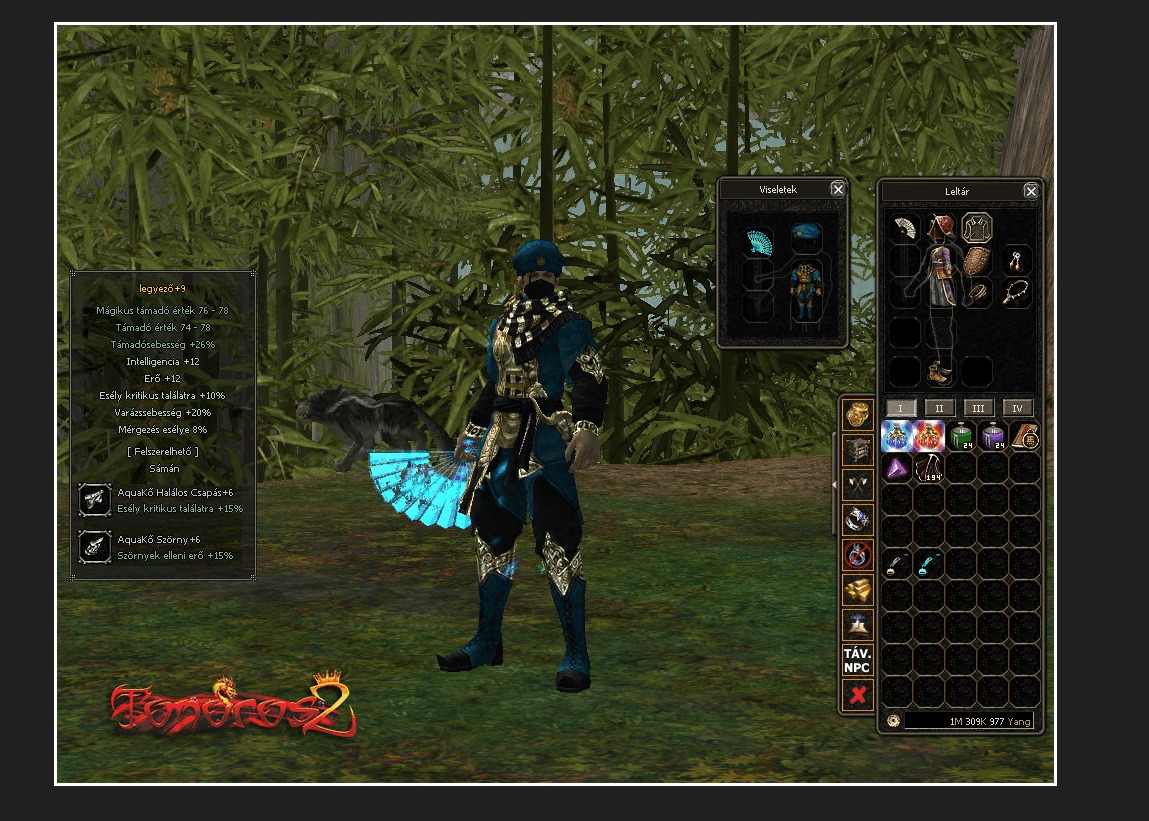1149x821 pixels.
Task: Click the crossed axes sidebar icon
Action: pyautogui.click(x=857, y=485)
